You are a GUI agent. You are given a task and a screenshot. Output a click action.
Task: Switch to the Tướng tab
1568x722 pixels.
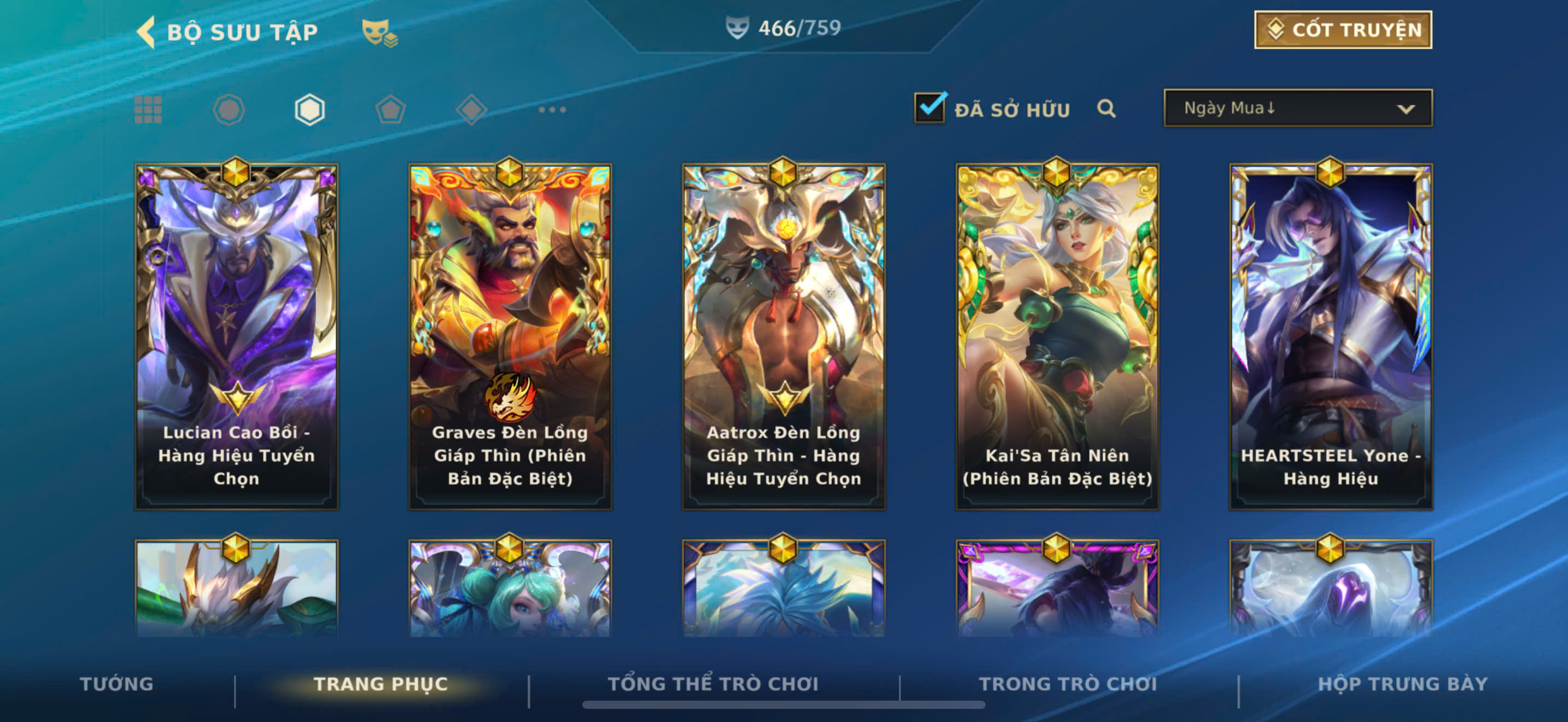tap(116, 684)
